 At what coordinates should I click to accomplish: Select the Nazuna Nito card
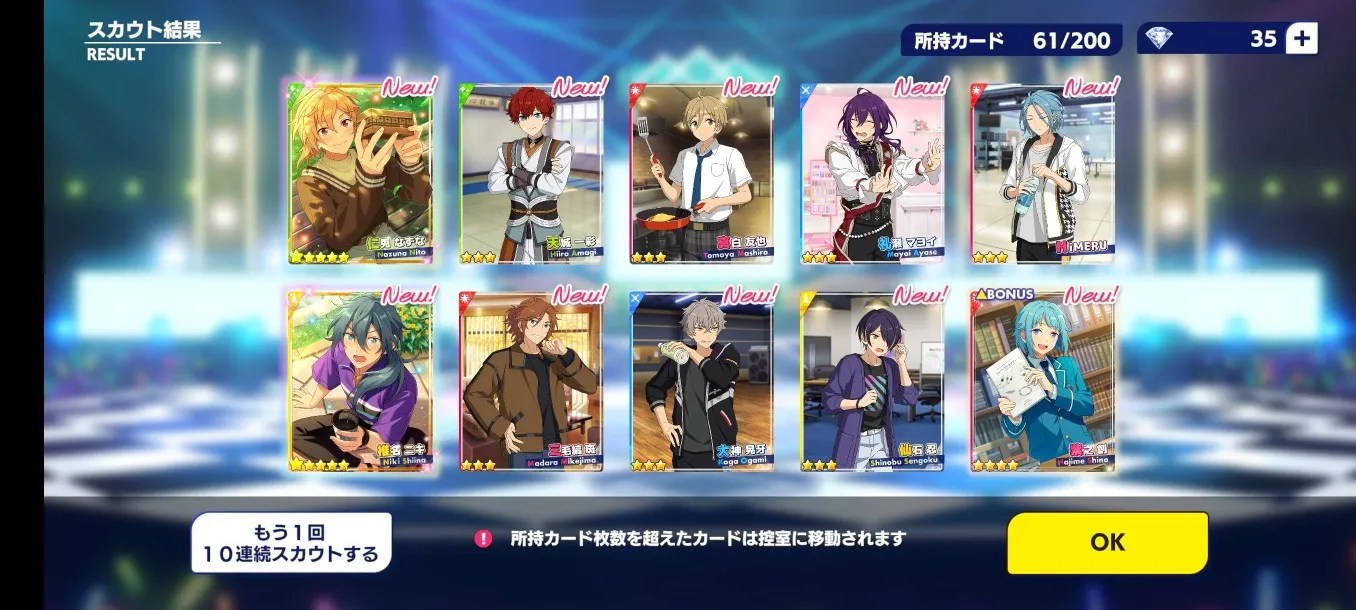pos(361,173)
